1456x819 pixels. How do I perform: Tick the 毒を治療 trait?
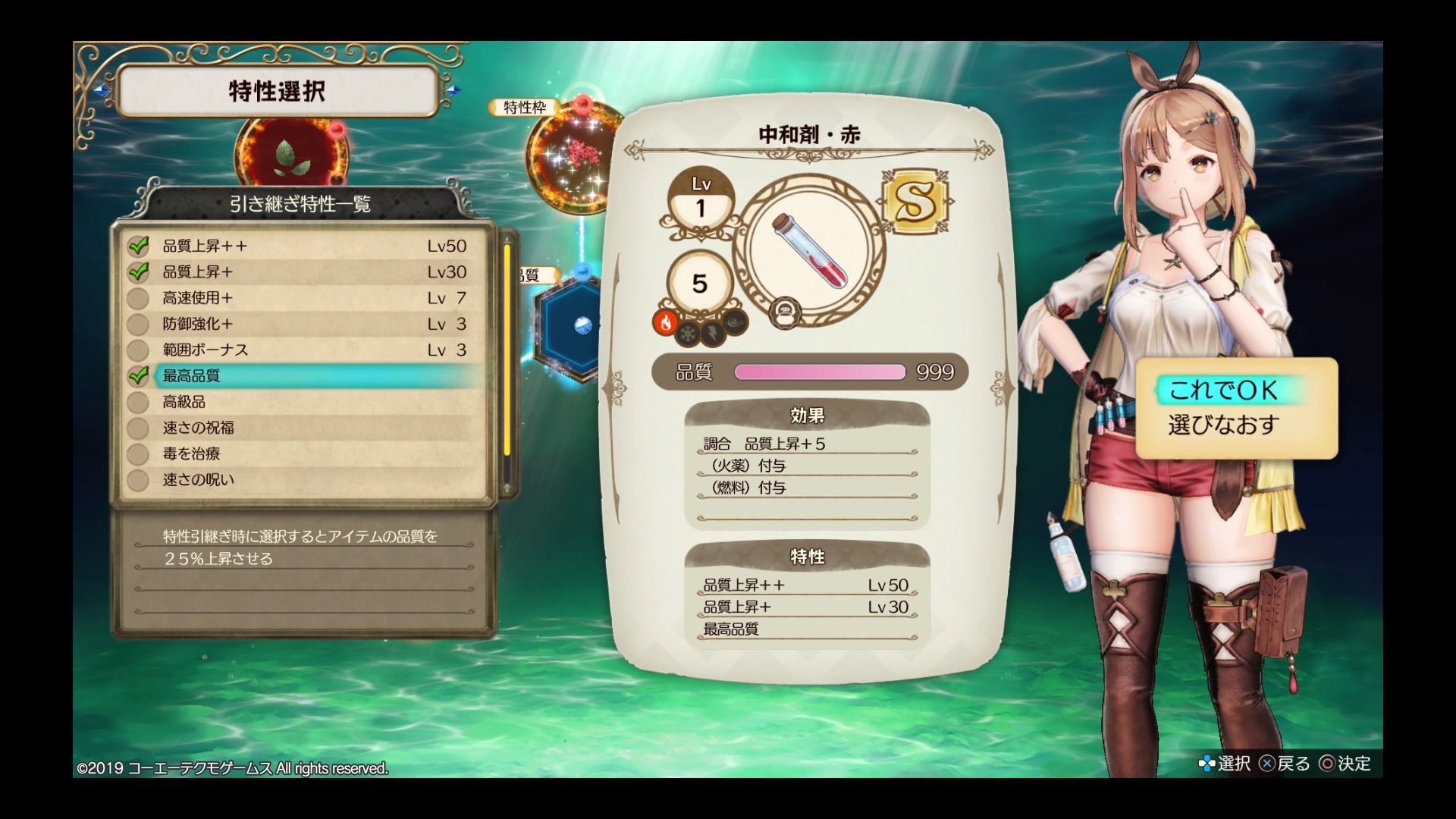[303, 453]
